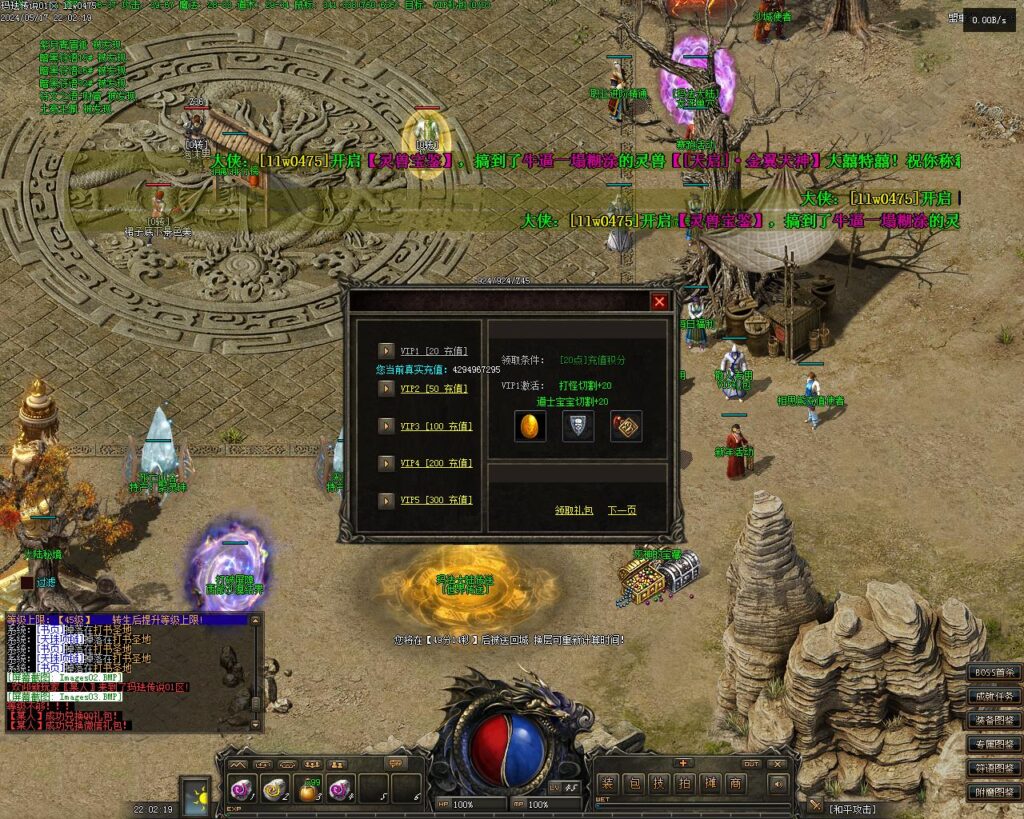Toggle the sound speaker button
1024x819 pixels.
pyautogui.click(x=777, y=783)
